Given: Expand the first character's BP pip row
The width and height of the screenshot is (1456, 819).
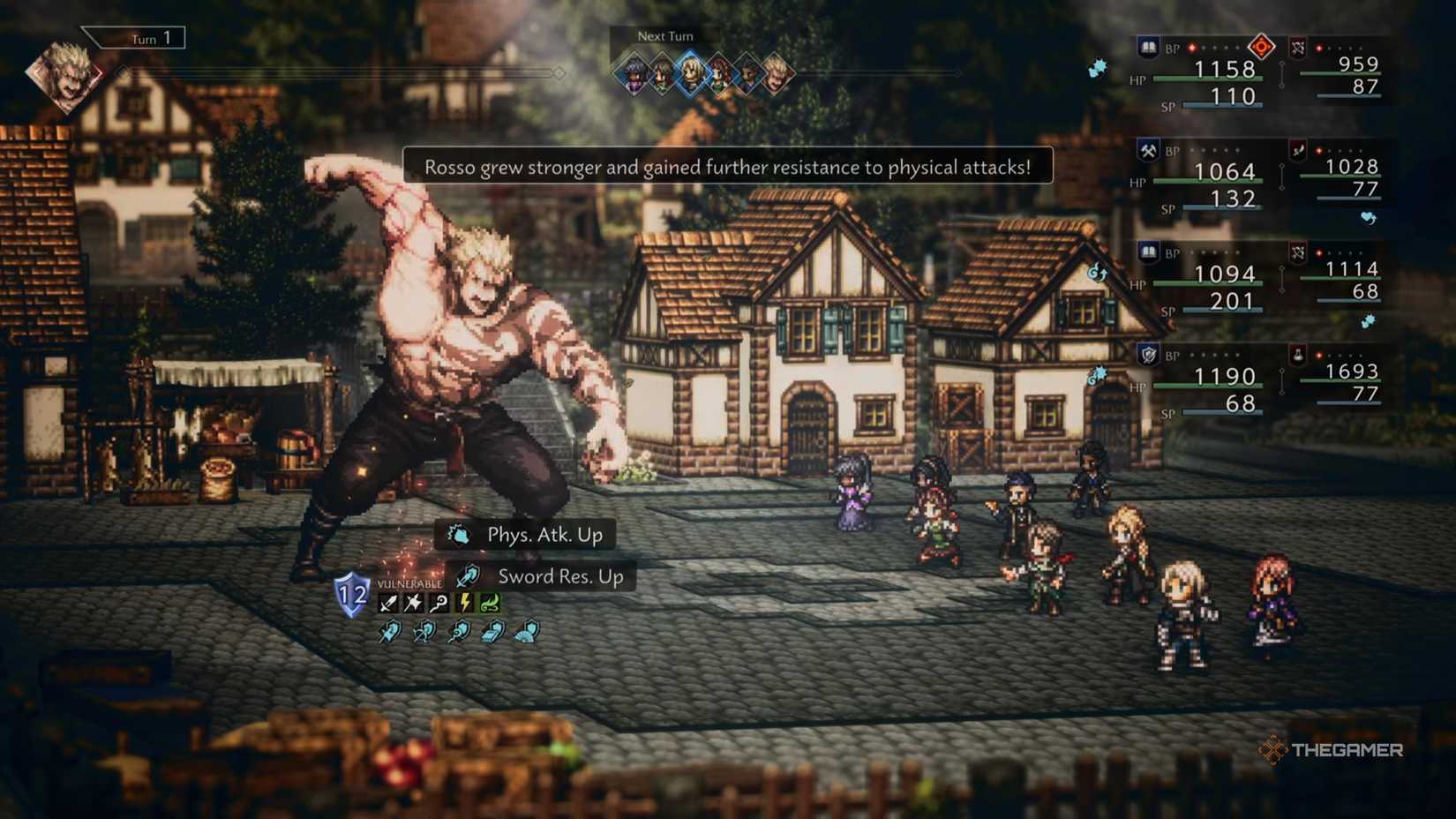Looking at the screenshot, I should (1213, 48).
